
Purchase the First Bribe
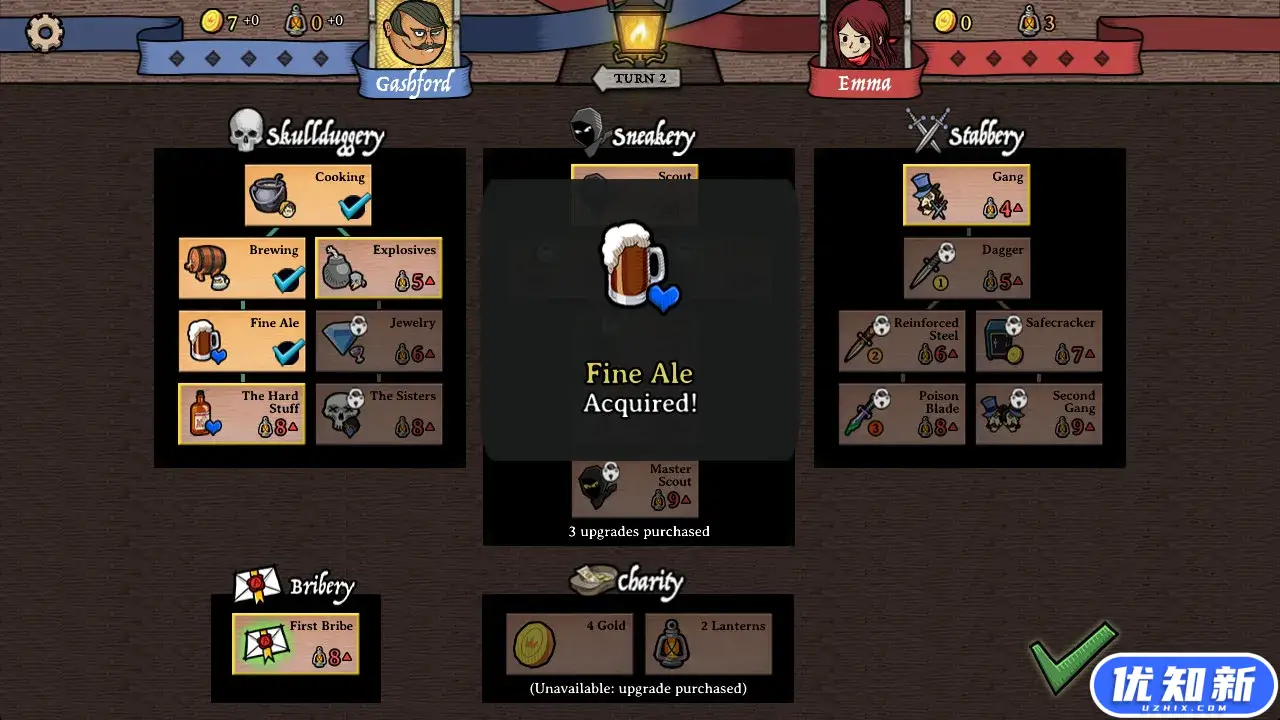tap(296, 644)
